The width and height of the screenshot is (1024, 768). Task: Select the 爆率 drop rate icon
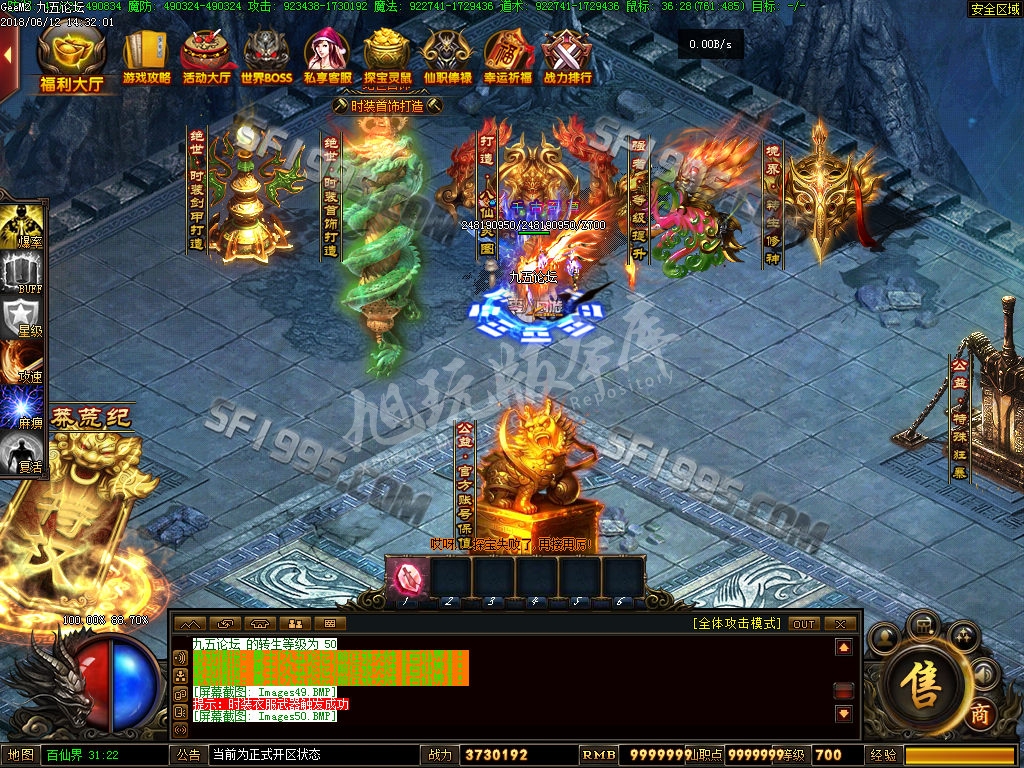pos(22,226)
